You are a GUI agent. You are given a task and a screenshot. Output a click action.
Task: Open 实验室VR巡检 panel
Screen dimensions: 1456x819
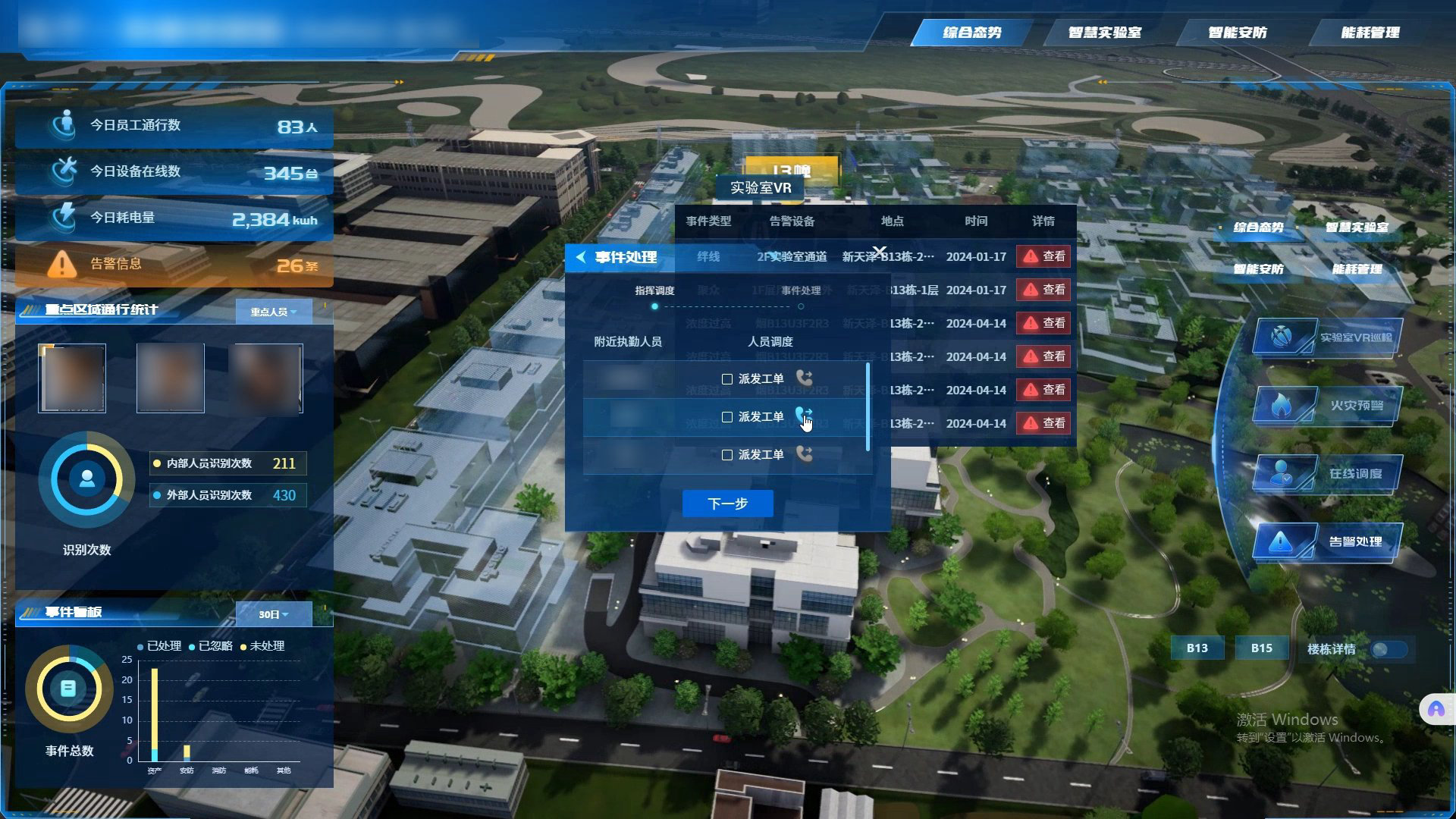pos(1327,337)
